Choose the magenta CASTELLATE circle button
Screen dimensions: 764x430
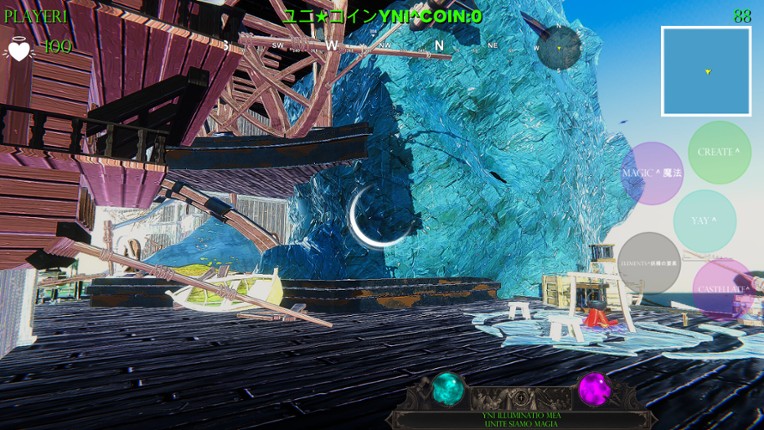[x=723, y=289]
